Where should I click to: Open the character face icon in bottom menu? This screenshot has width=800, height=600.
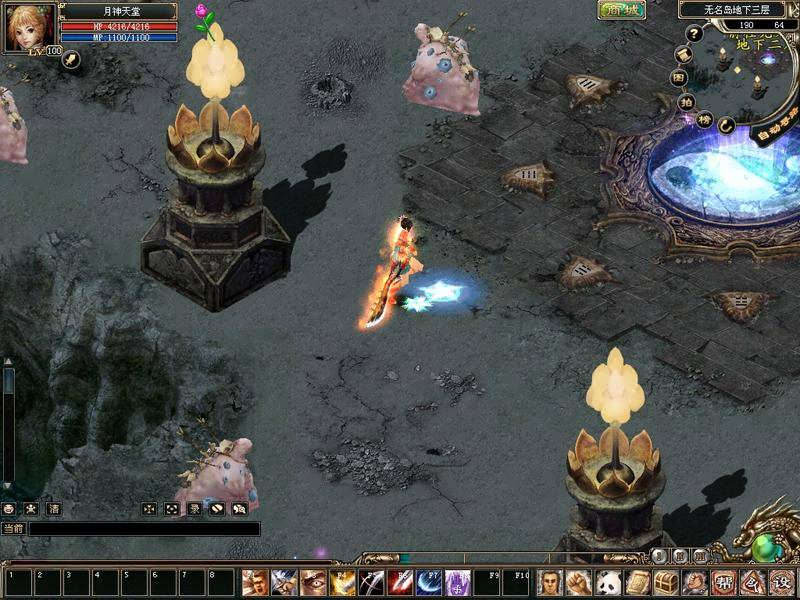(x=551, y=582)
